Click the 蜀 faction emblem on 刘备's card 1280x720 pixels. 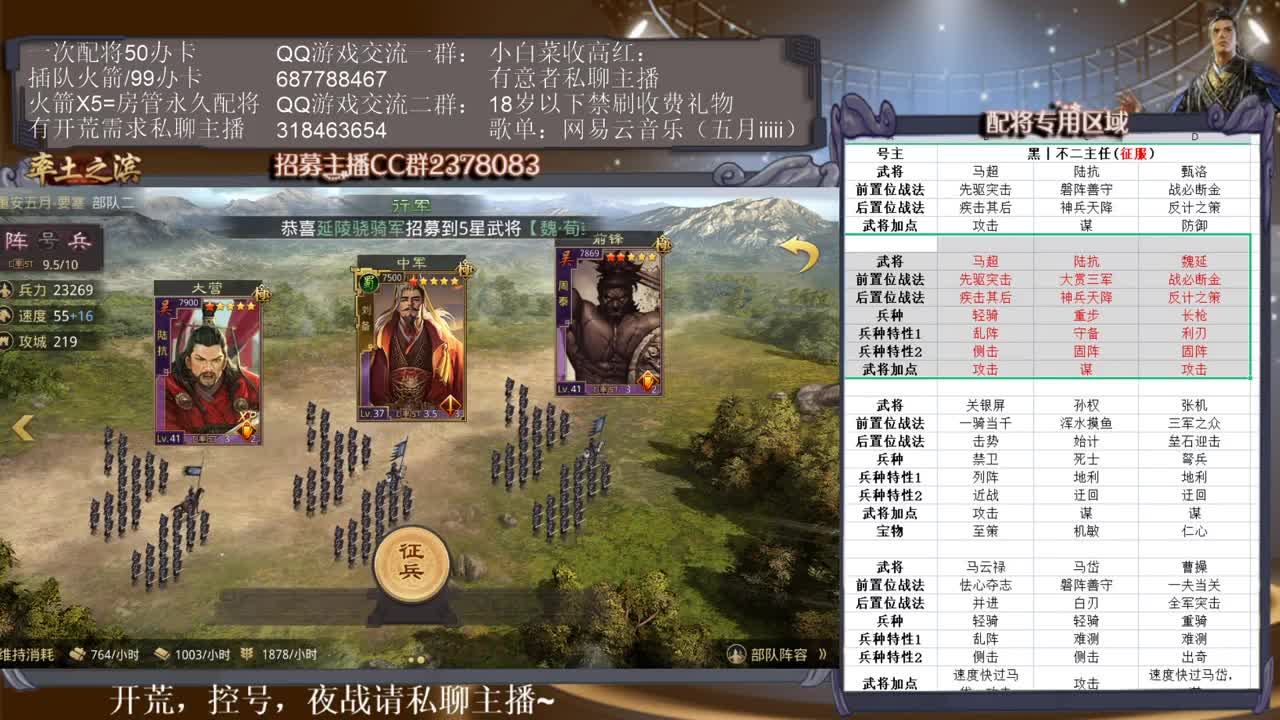[369, 282]
